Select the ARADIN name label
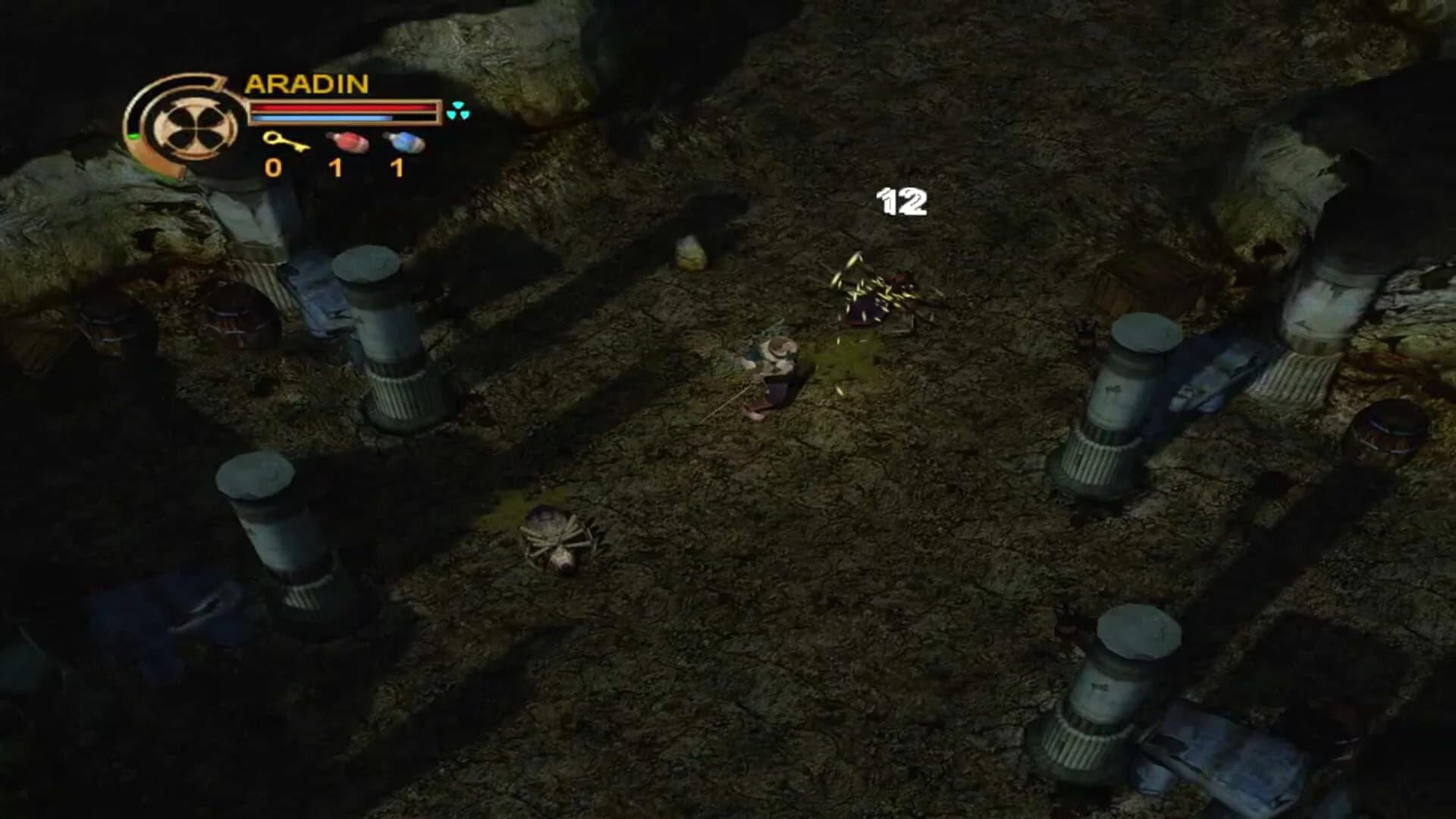Image resolution: width=1456 pixels, height=819 pixels. 306,83
